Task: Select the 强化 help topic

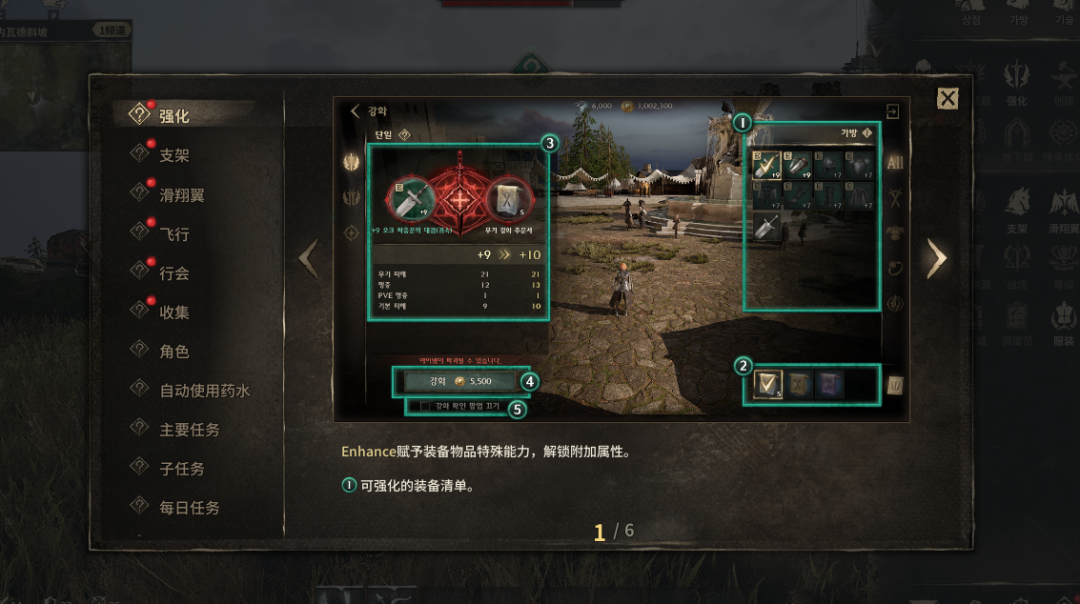Action: 174,116
